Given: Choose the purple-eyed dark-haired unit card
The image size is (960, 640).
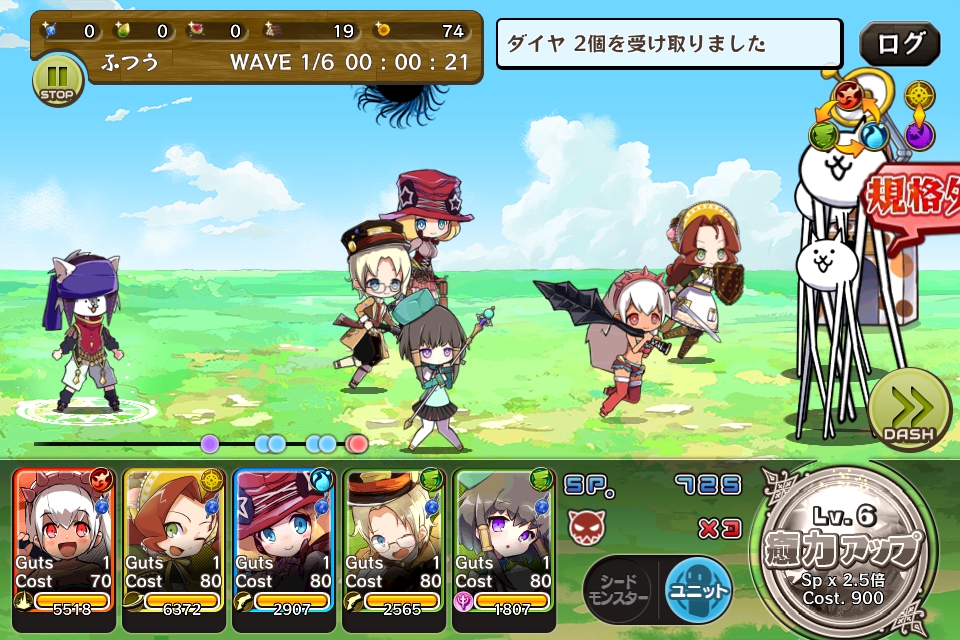Looking at the screenshot, I should coord(504,538).
